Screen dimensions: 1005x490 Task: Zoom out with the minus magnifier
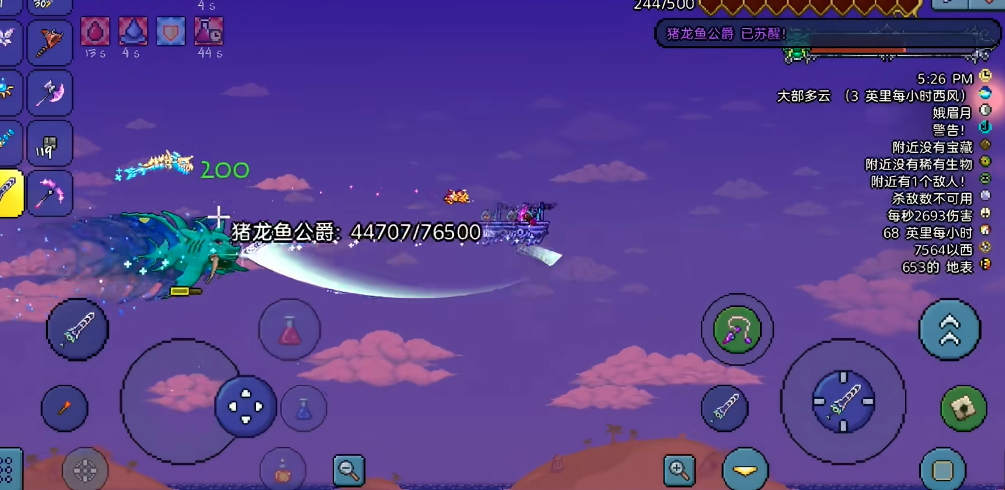(349, 468)
